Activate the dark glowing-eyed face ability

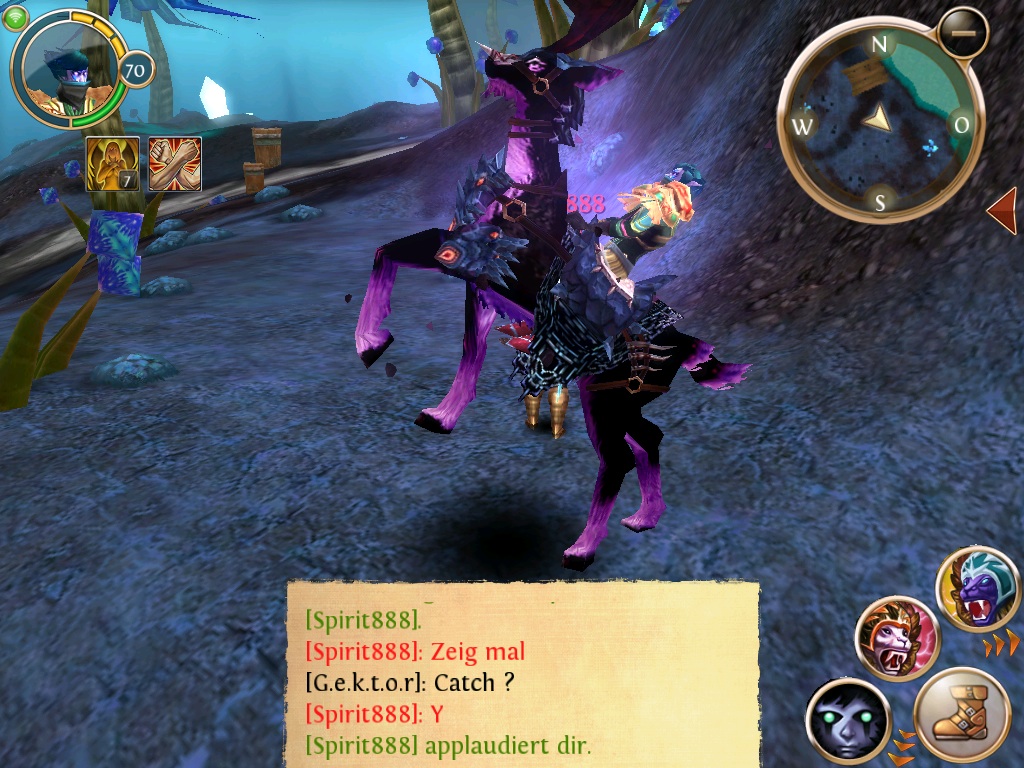[848, 720]
